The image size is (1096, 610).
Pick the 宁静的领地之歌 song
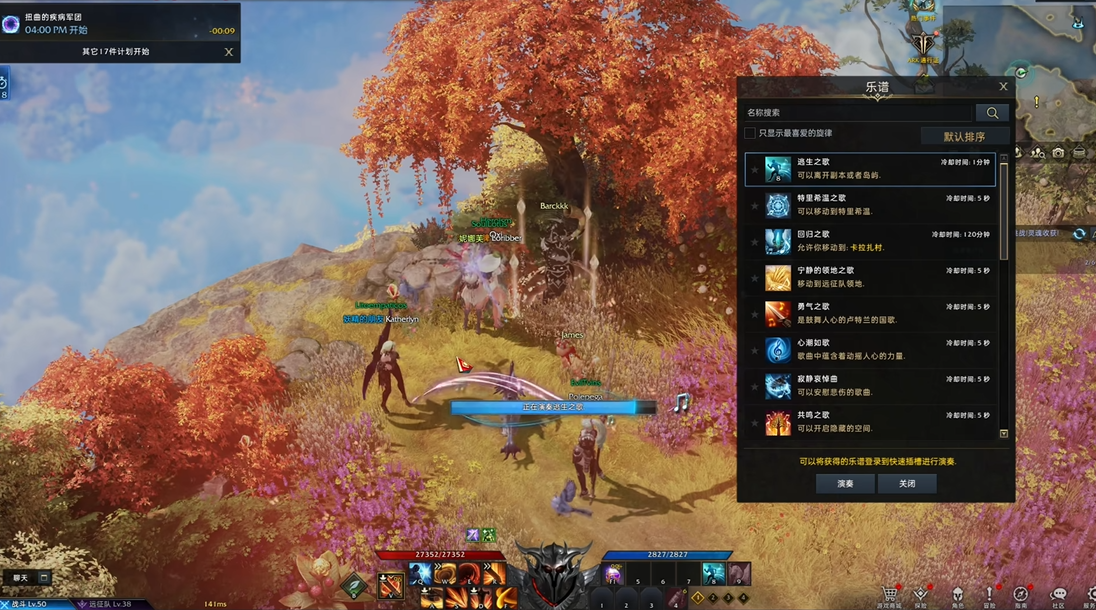tap(869, 277)
